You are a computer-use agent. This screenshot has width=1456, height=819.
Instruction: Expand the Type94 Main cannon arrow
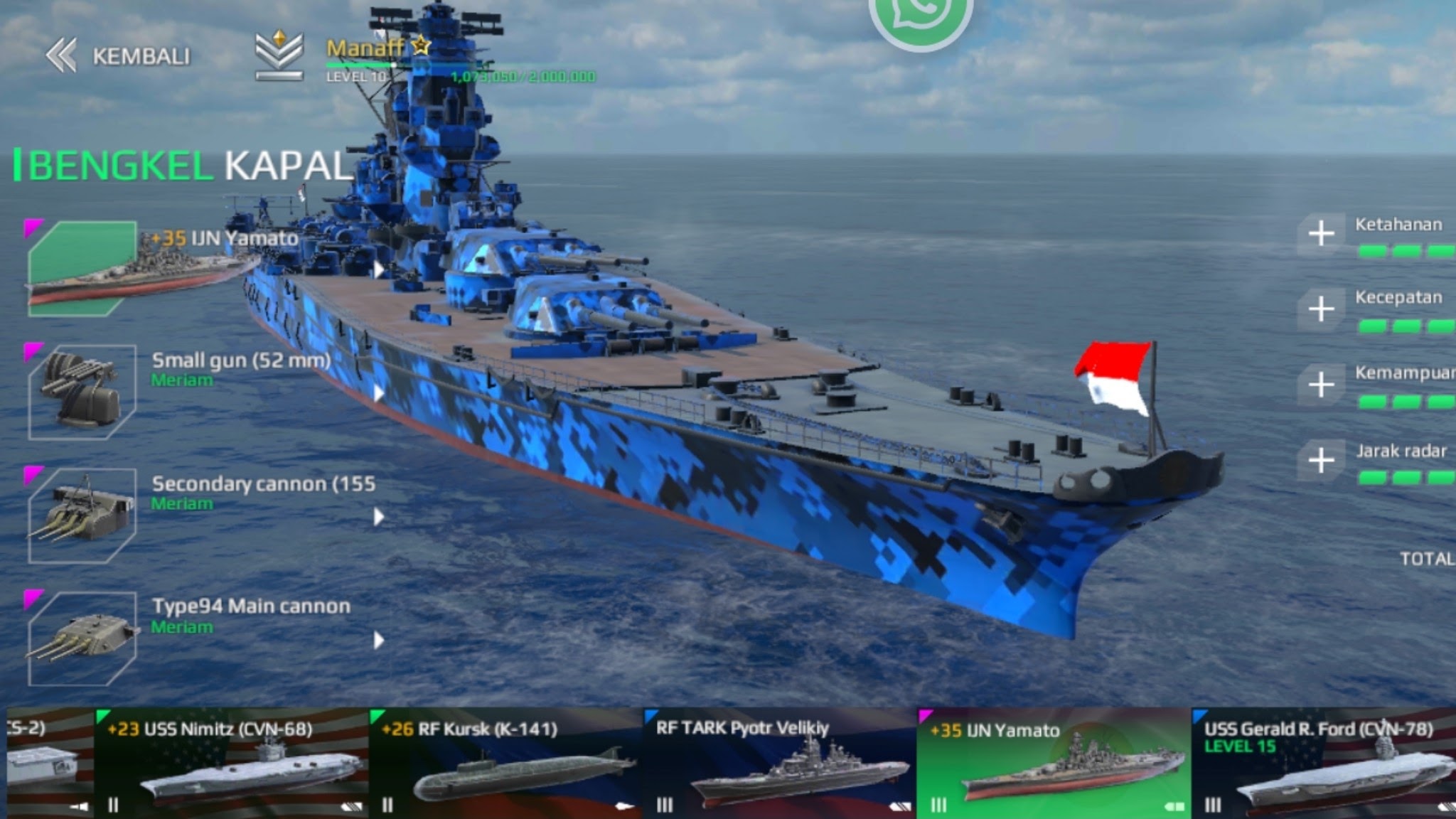[379, 641]
